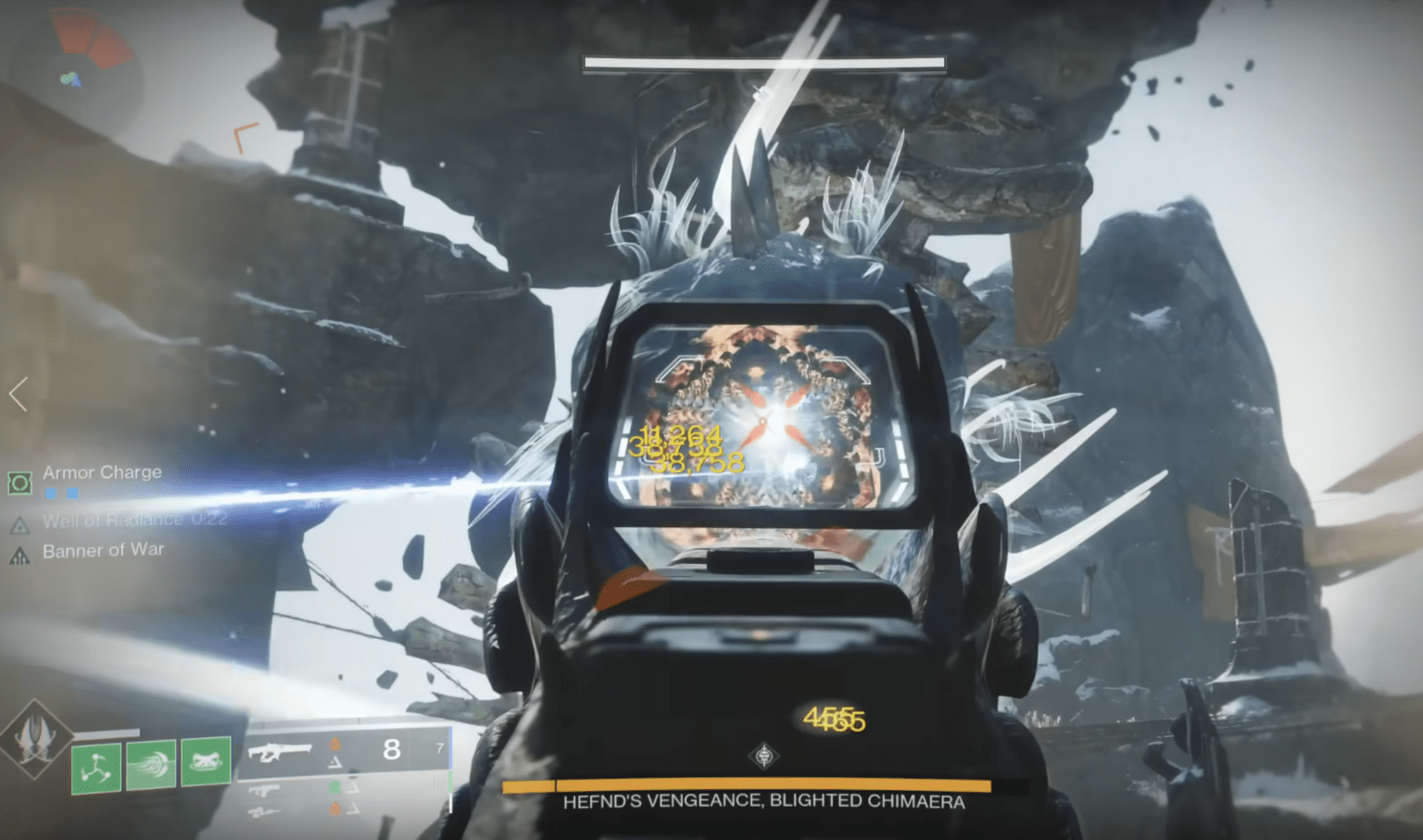This screenshot has height=840, width=1423.
Task: Click the sniper rifle heavy weapon icon
Action: pos(264,810)
